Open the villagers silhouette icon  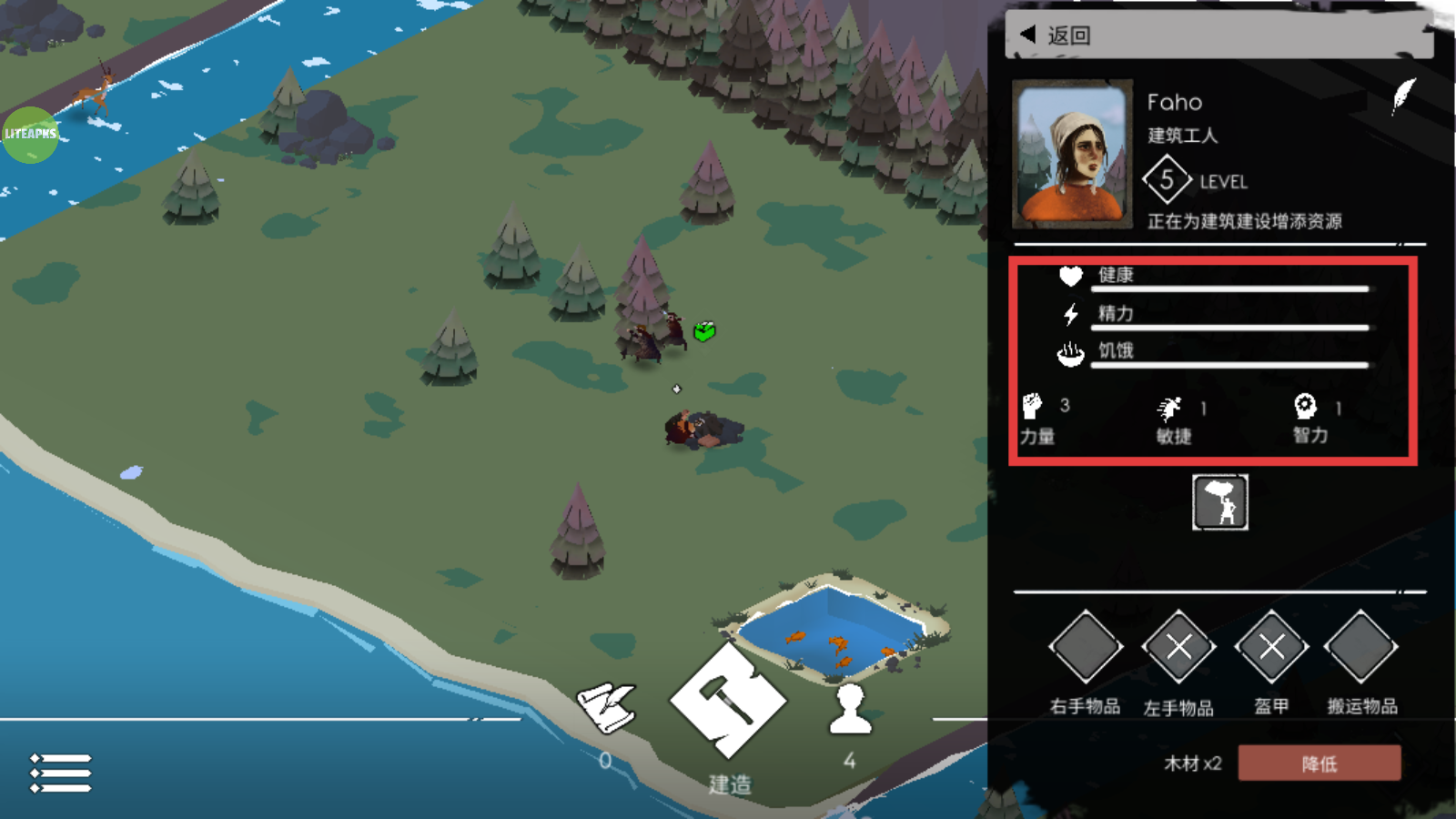(x=850, y=710)
